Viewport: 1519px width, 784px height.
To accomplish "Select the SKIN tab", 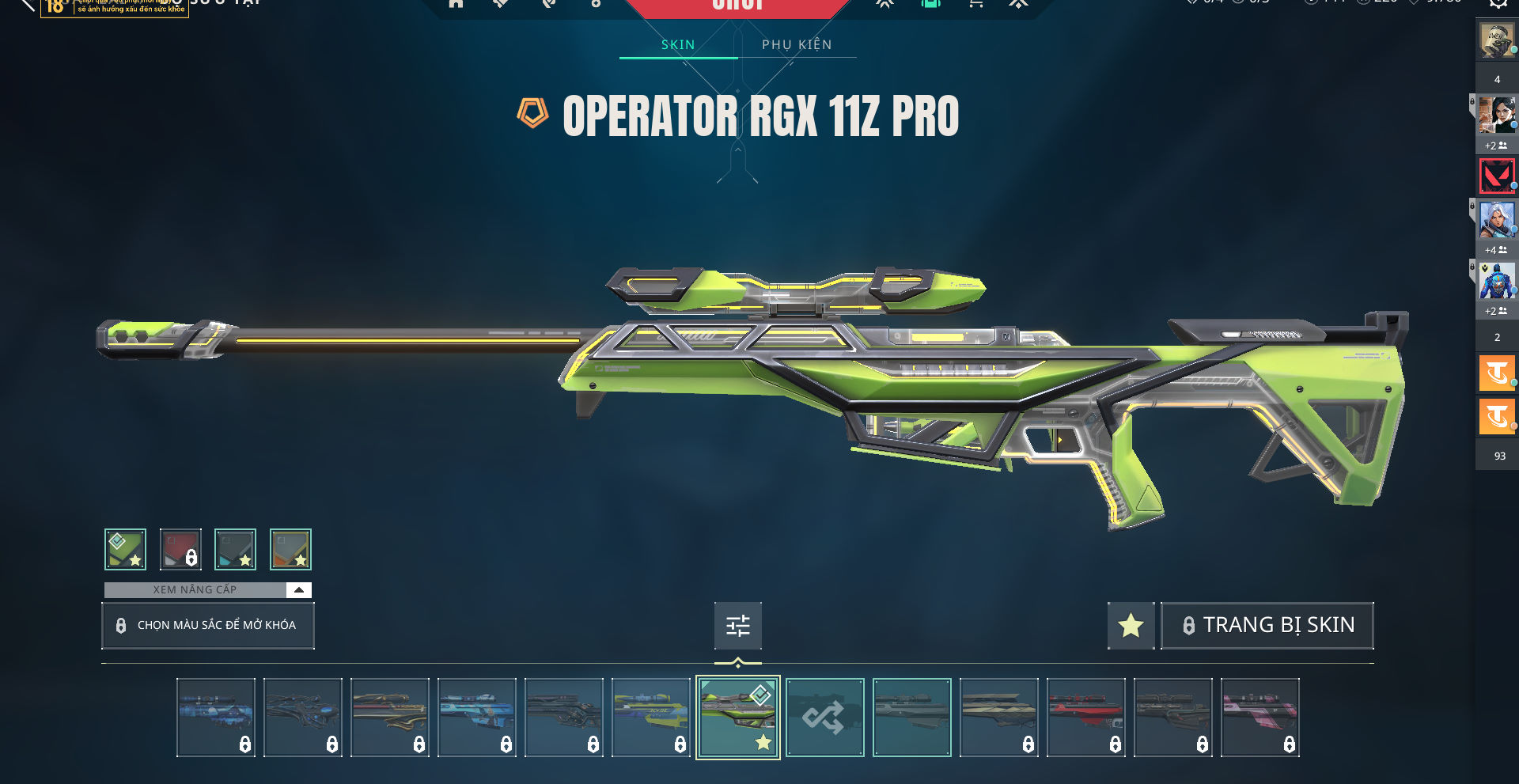I will [x=678, y=45].
